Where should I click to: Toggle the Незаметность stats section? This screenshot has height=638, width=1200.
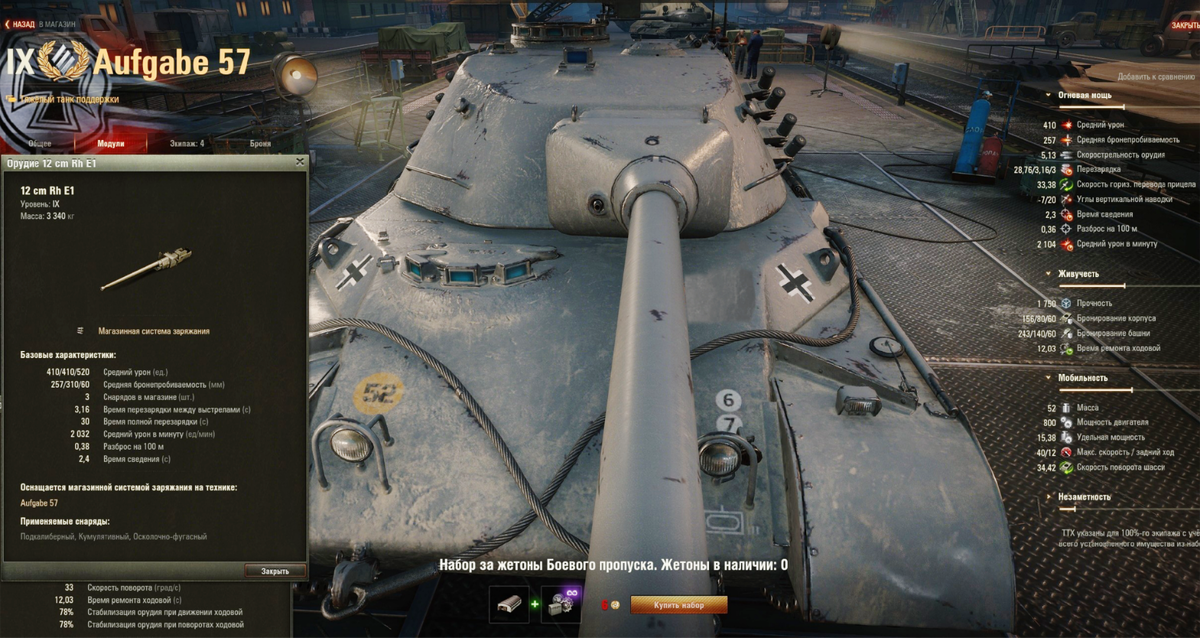point(1084,496)
